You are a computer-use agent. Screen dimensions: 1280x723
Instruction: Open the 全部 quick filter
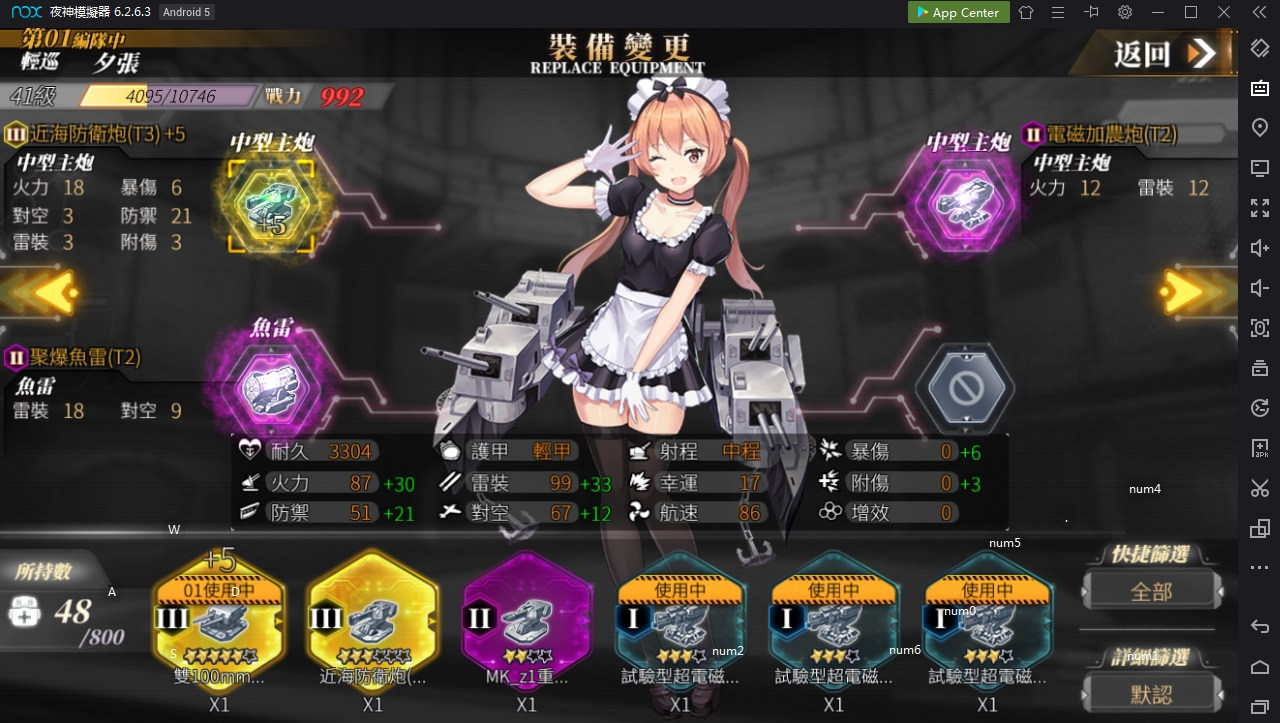click(x=1151, y=591)
